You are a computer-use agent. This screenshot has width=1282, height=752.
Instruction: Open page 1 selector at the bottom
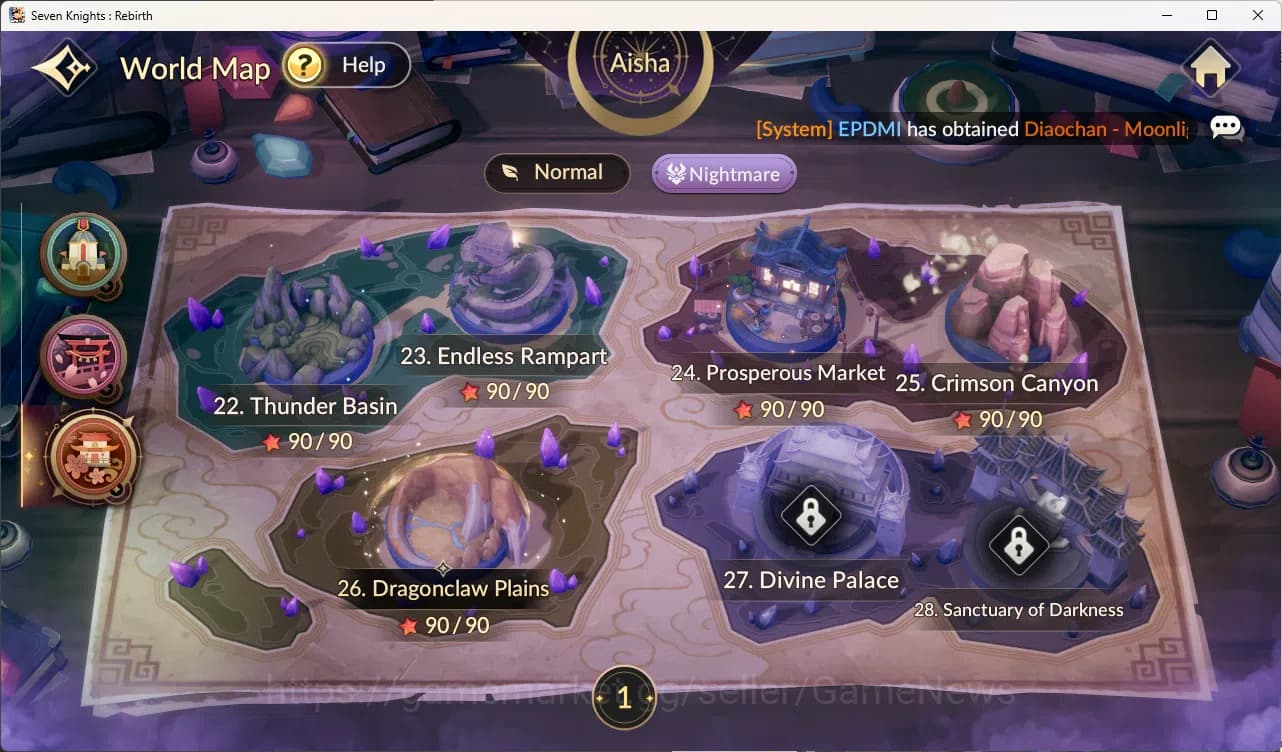pyautogui.click(x=624, y=699)
